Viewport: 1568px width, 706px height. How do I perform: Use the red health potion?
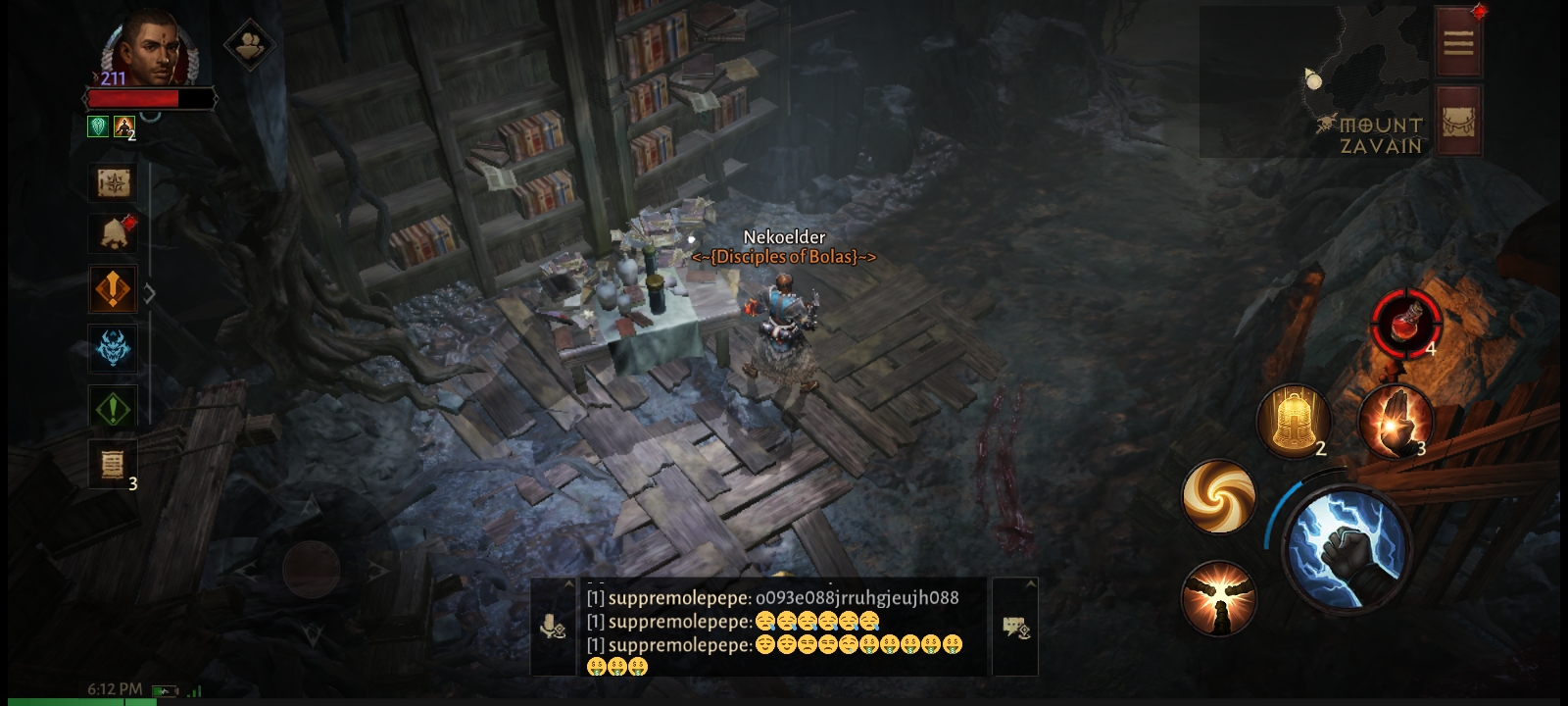pyautogui.click(x=1406, y=321)
